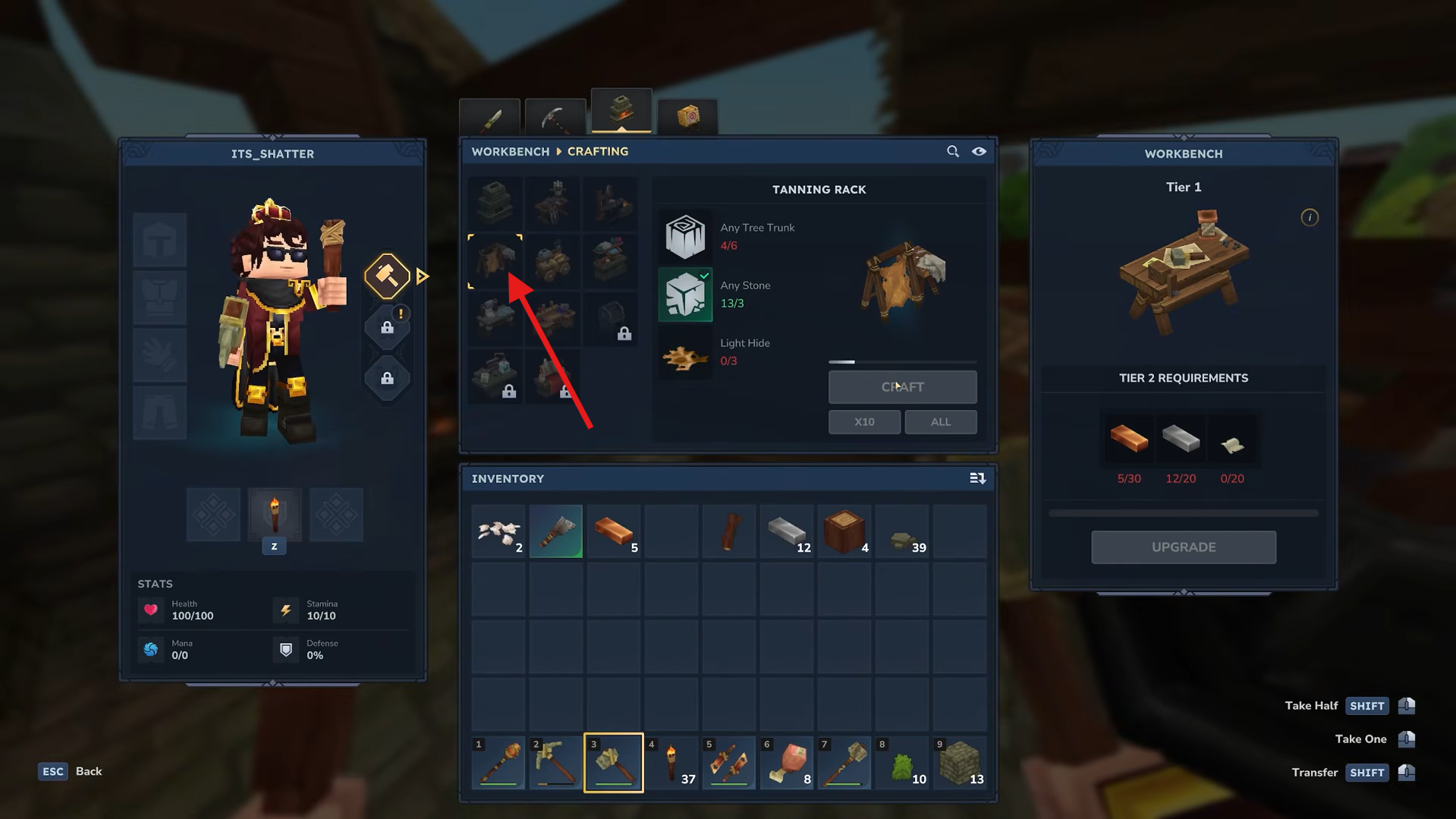Select the copper ingot in the inventory
The width and height of the screenshot is (1456, 819).
click(x=613, y=531)
